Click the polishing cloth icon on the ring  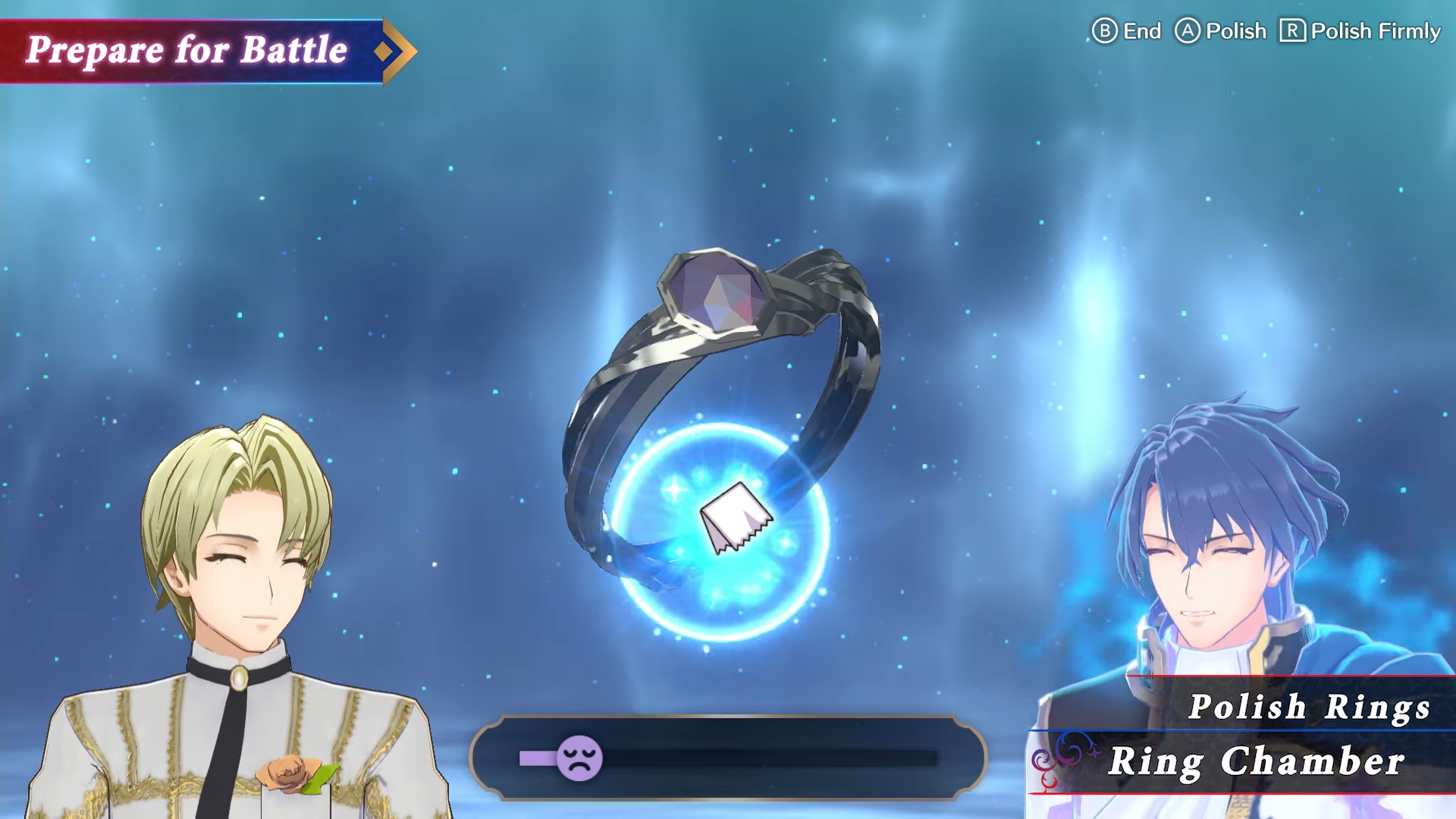(x=736, y=517)
